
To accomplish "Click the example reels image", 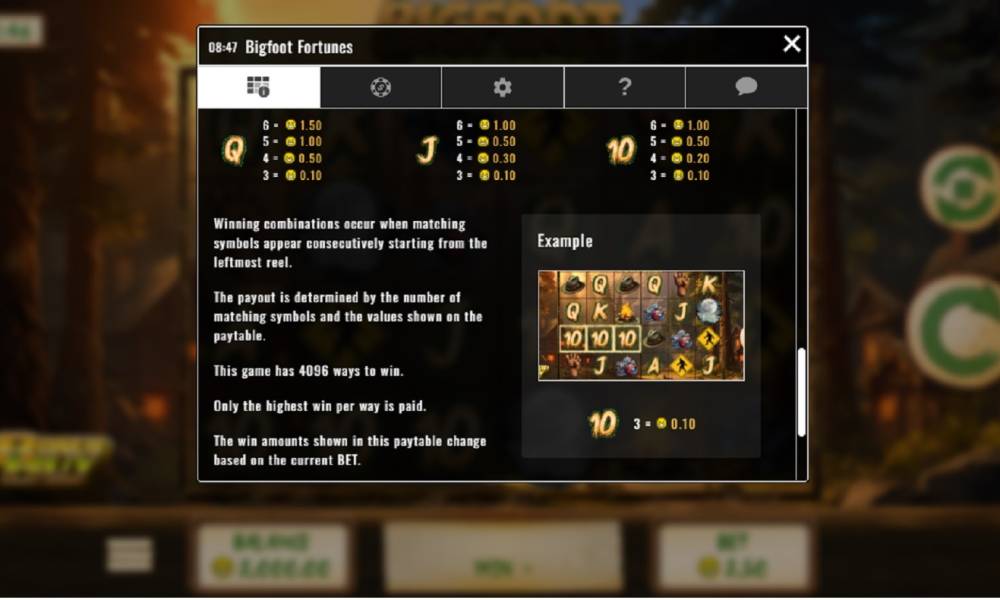I will tap(641, 325).
